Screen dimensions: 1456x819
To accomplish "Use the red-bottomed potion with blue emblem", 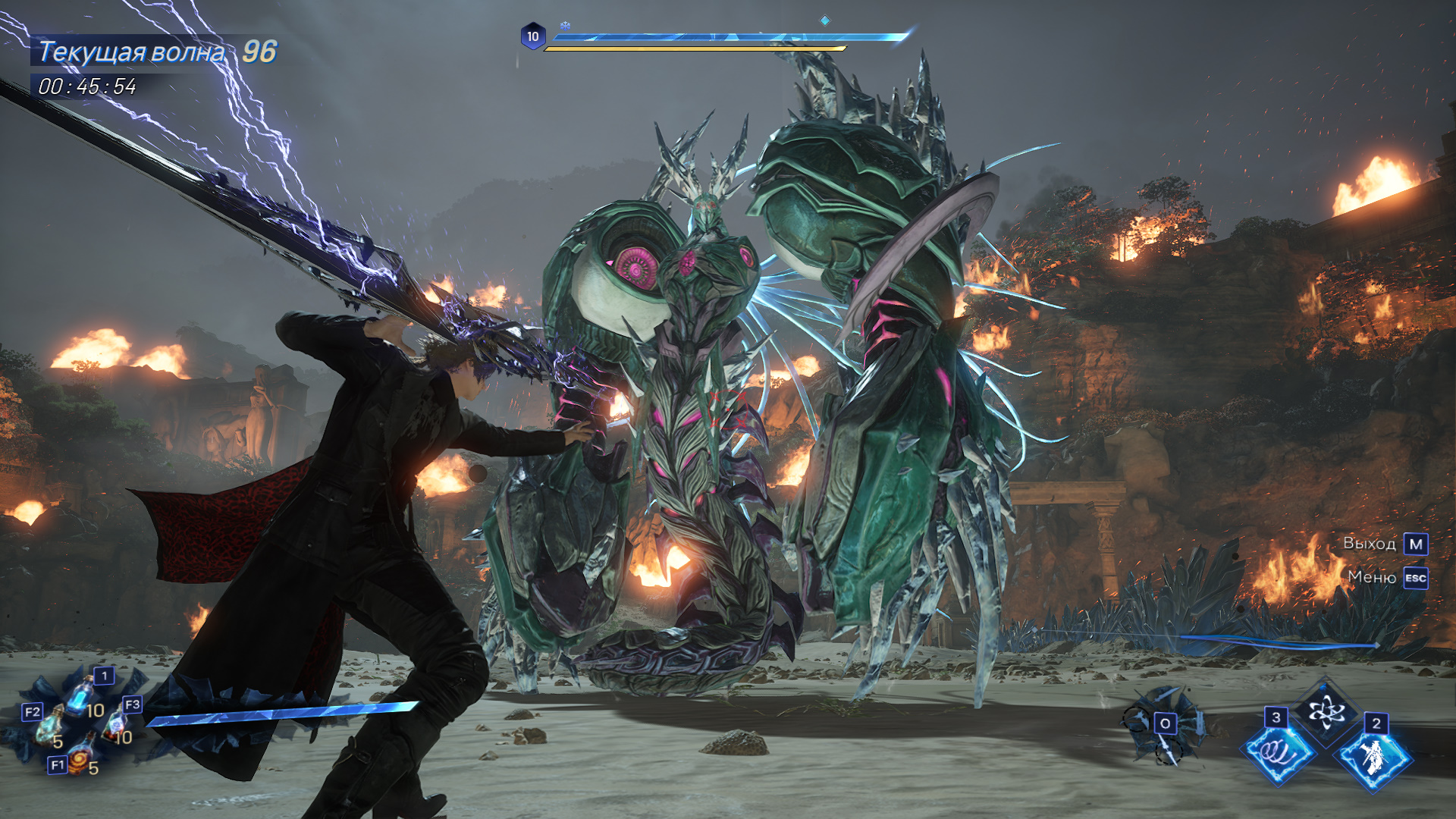I will [116, 726].
